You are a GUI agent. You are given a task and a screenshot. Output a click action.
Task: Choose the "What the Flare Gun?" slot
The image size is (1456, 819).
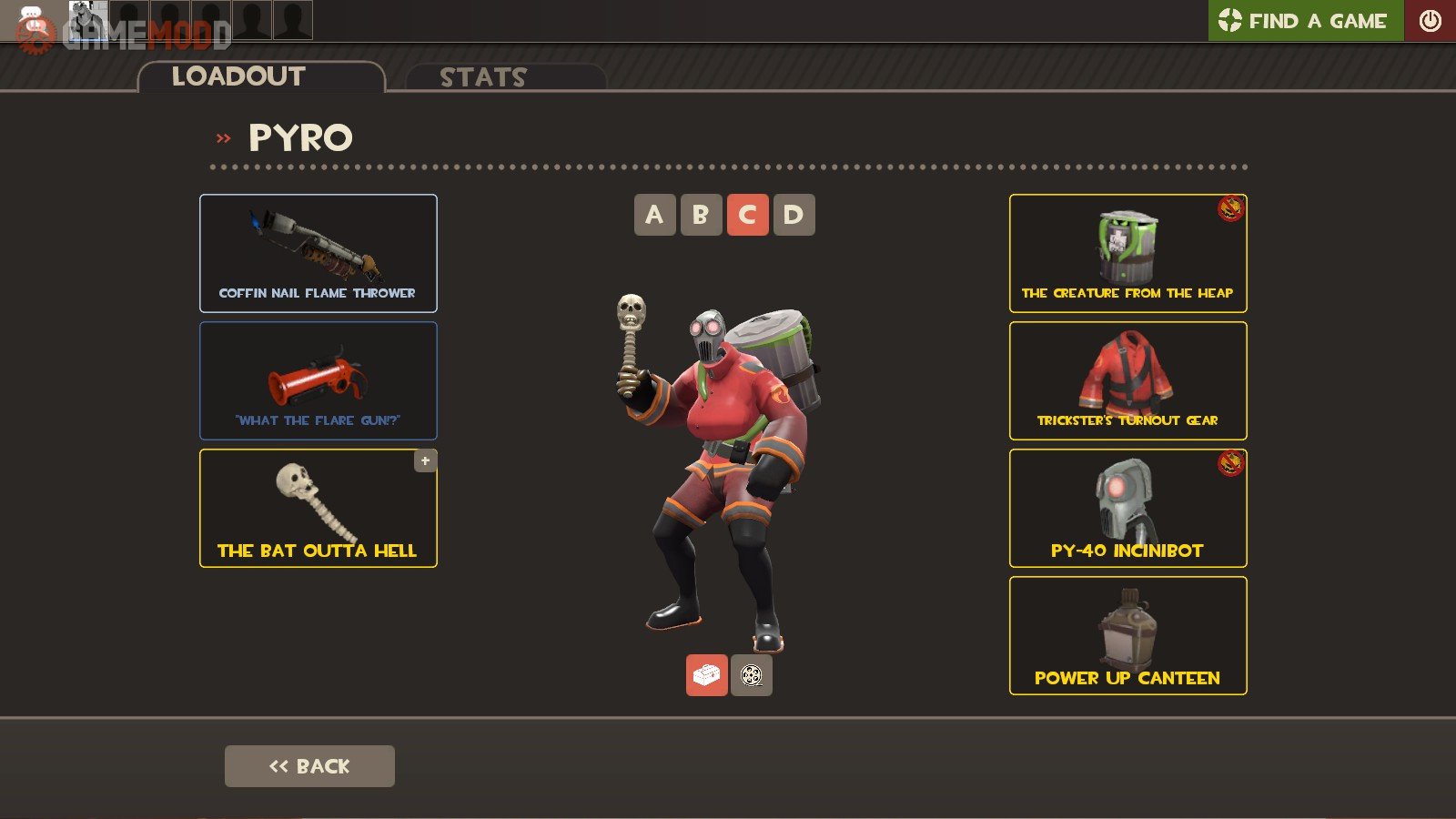point(318,380)
